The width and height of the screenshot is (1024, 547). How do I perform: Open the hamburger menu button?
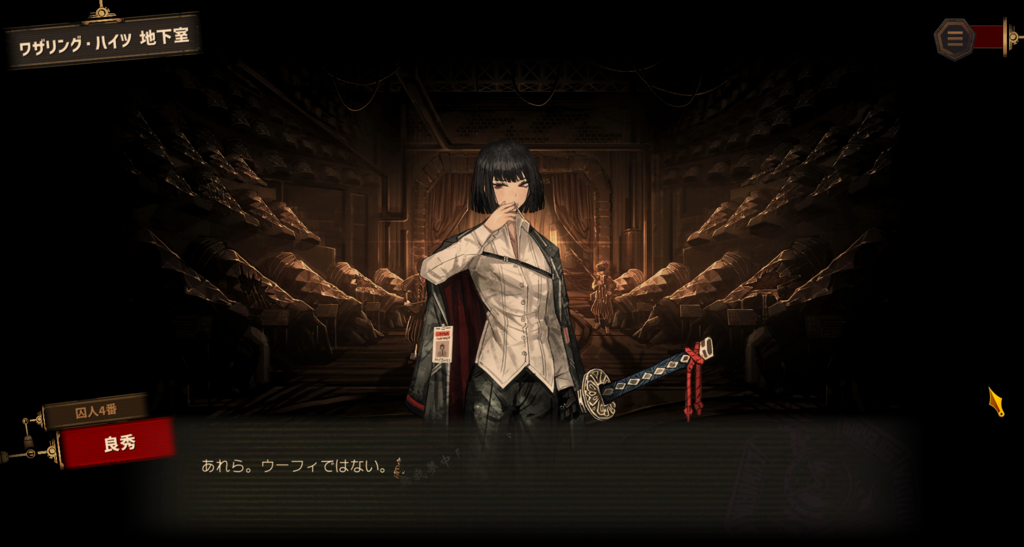point(955,39)
